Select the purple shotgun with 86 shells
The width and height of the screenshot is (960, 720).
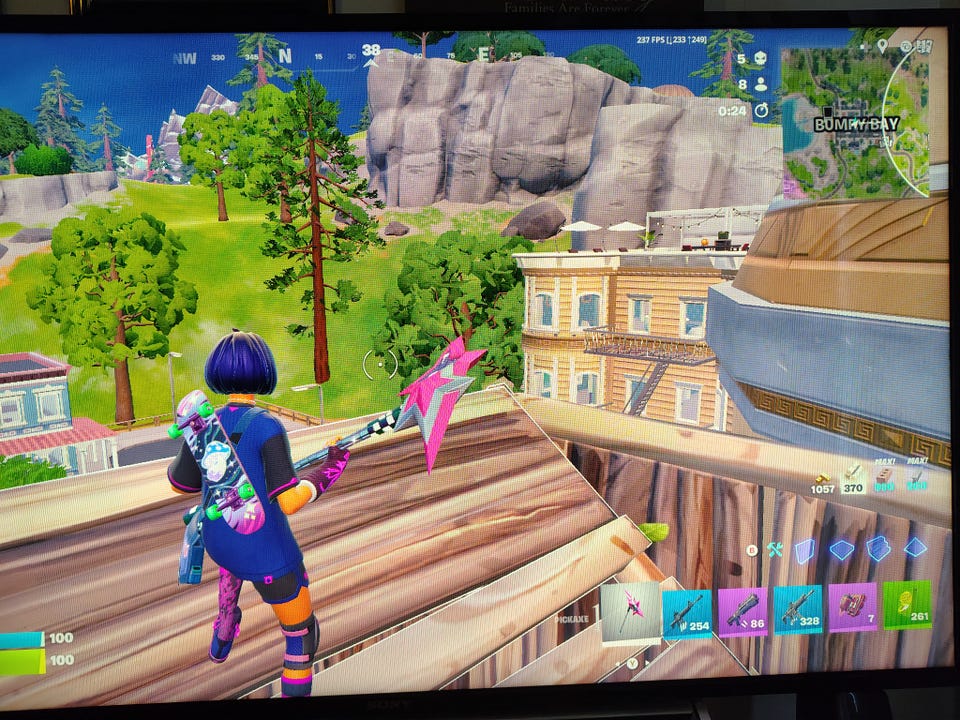point(743,610)
